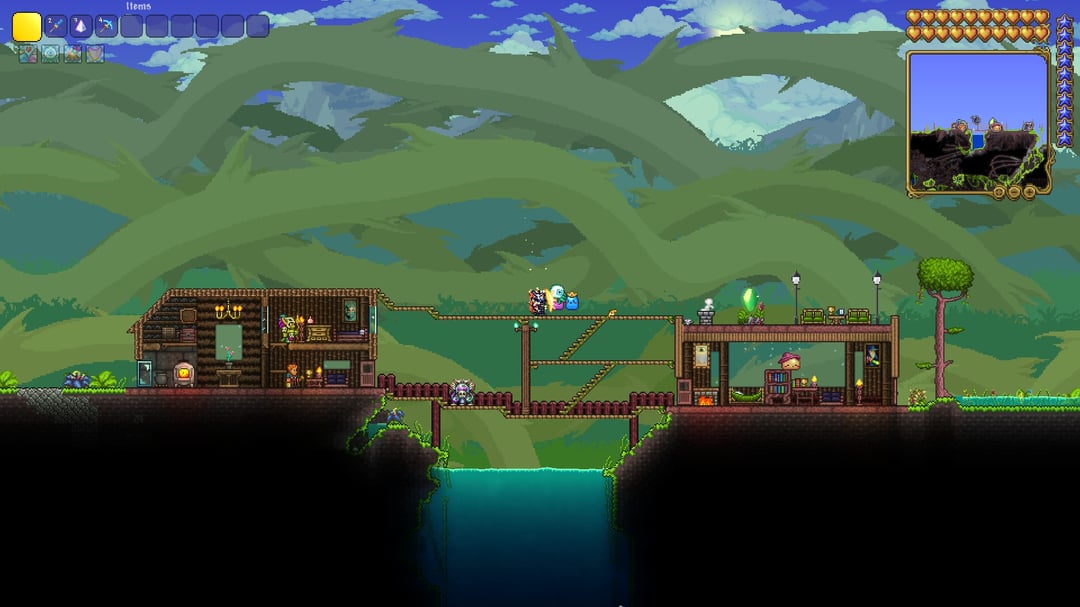Zoom out the minimap with the minus button
Viewport: 1080px width, 607px height.
(1014, 192)
